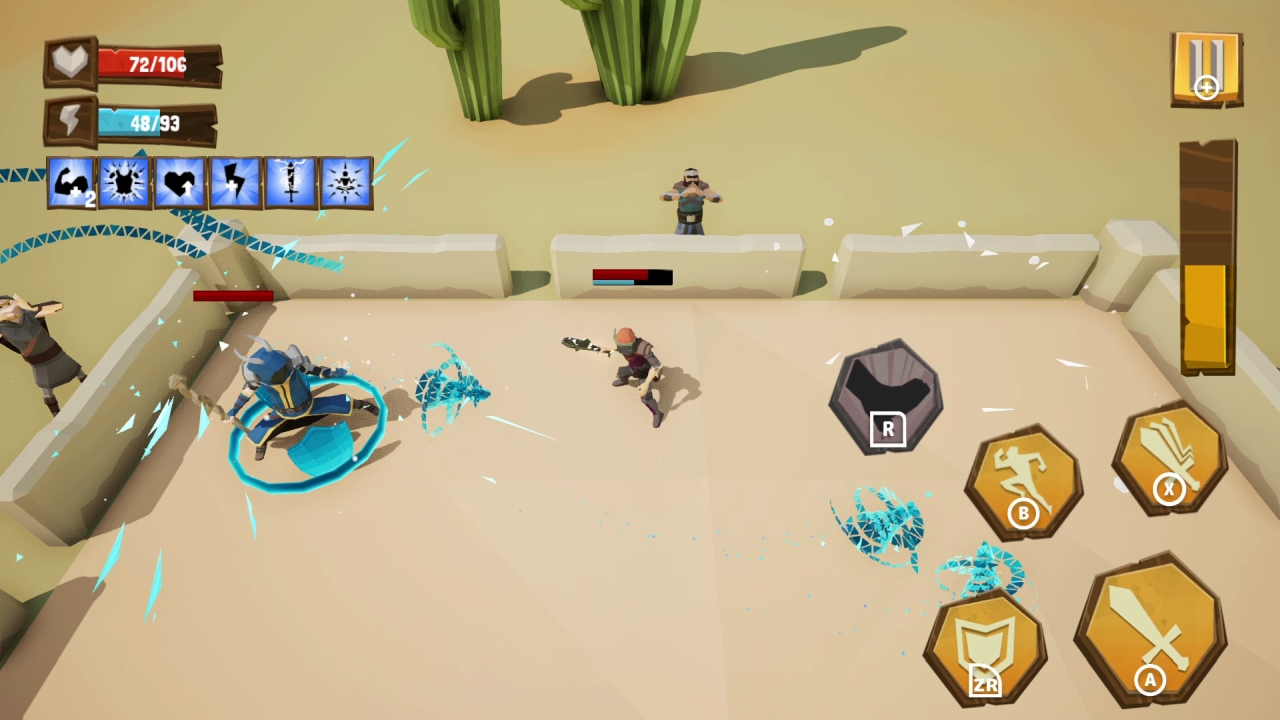Click the lightning bolt energy buff icon
The height and width of the screenshot is (720, 1280).
[x=235, y=181]
